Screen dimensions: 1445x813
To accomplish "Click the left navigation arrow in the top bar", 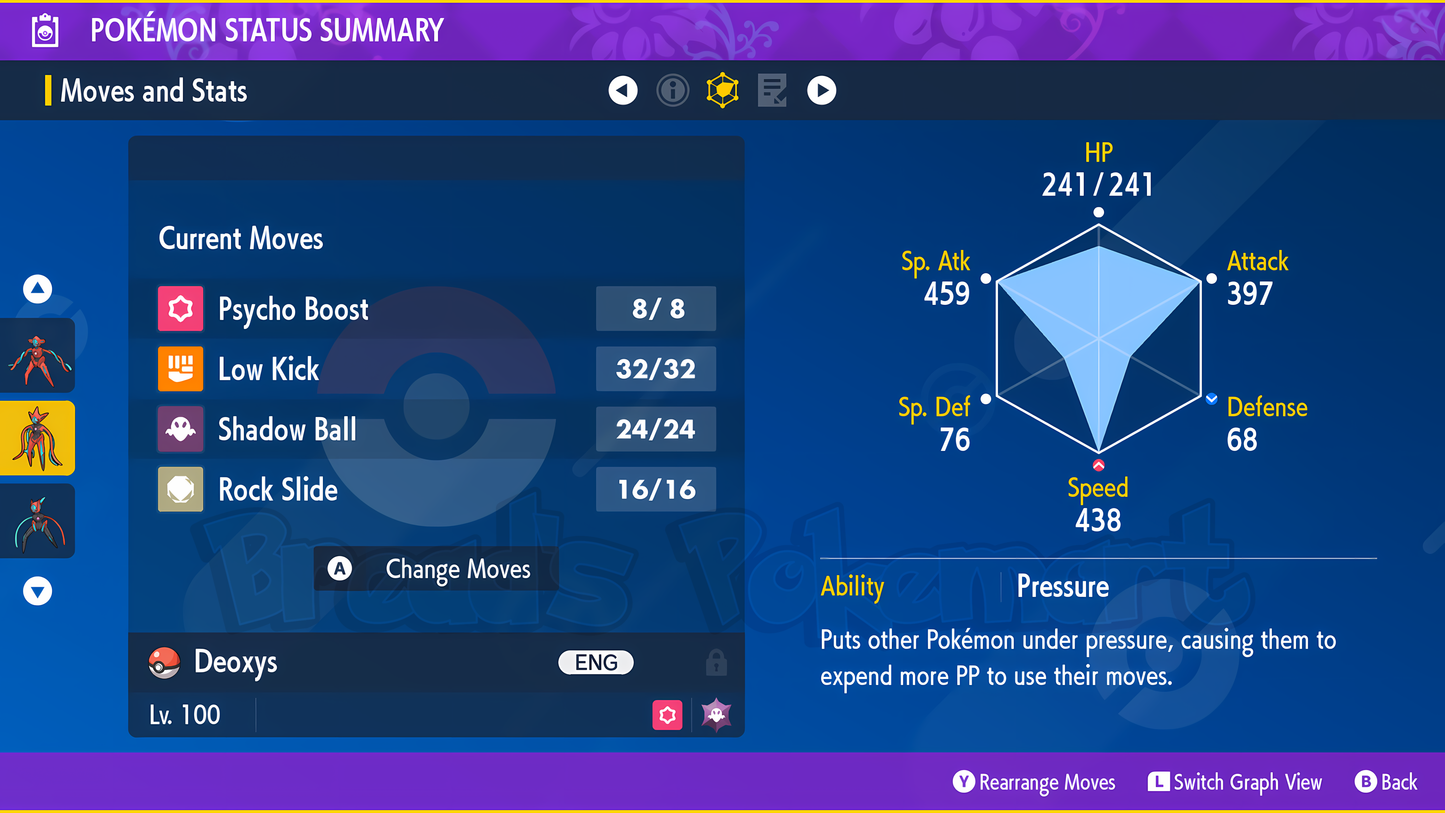I will pyautogui.click(x=622, y=90).
